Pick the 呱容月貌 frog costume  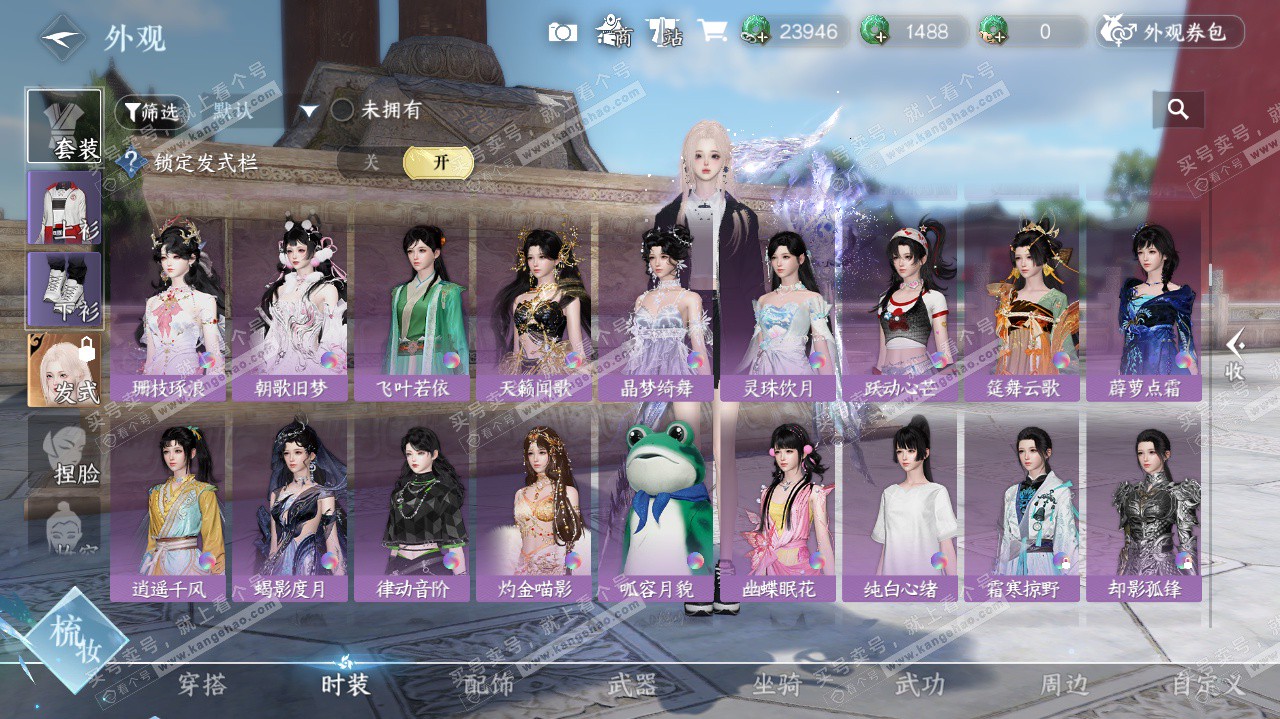pyautogui.click(x=656, y=507)
